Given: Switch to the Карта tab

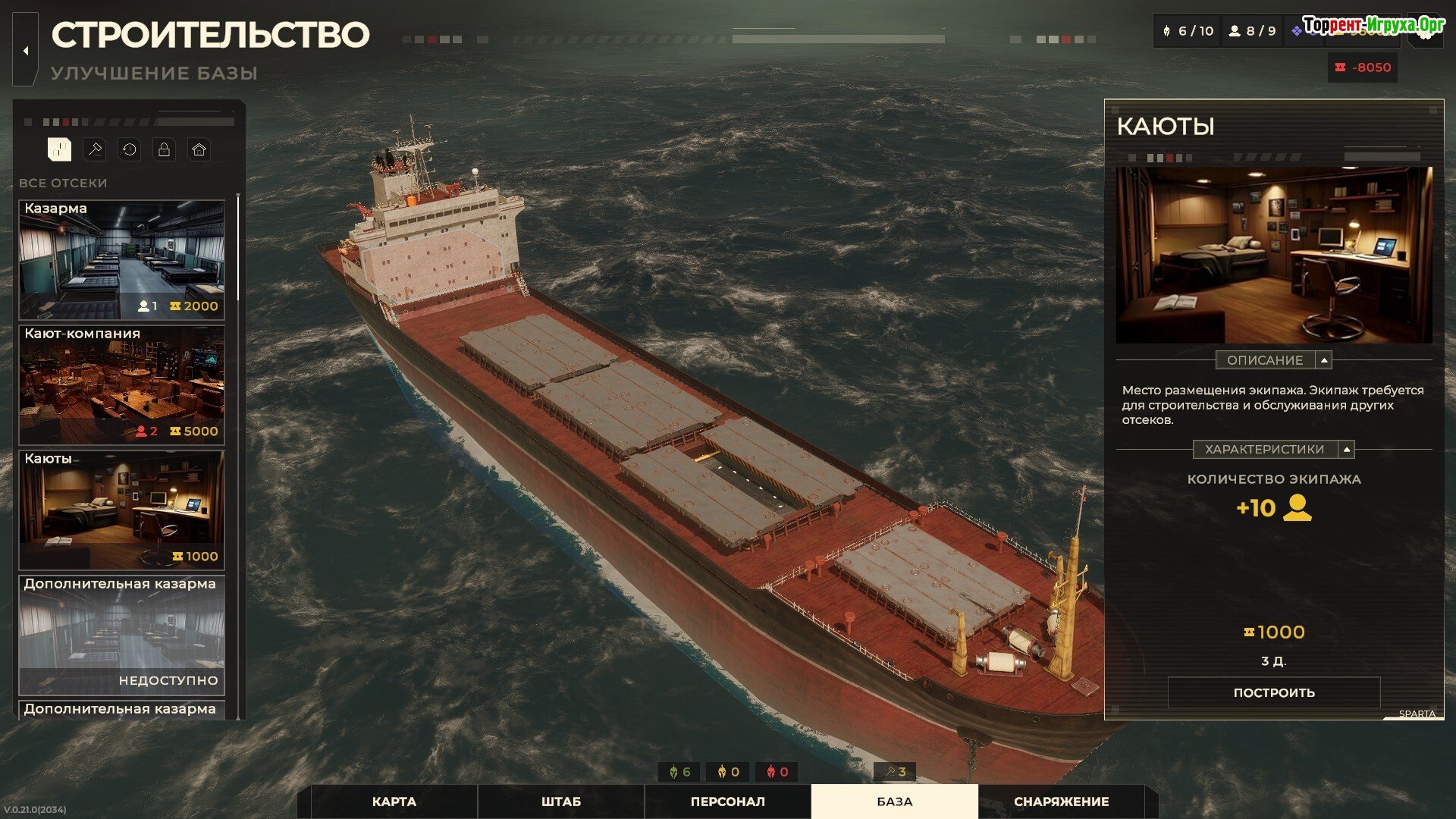Looking at the screenshot, I should pos(394,802).
